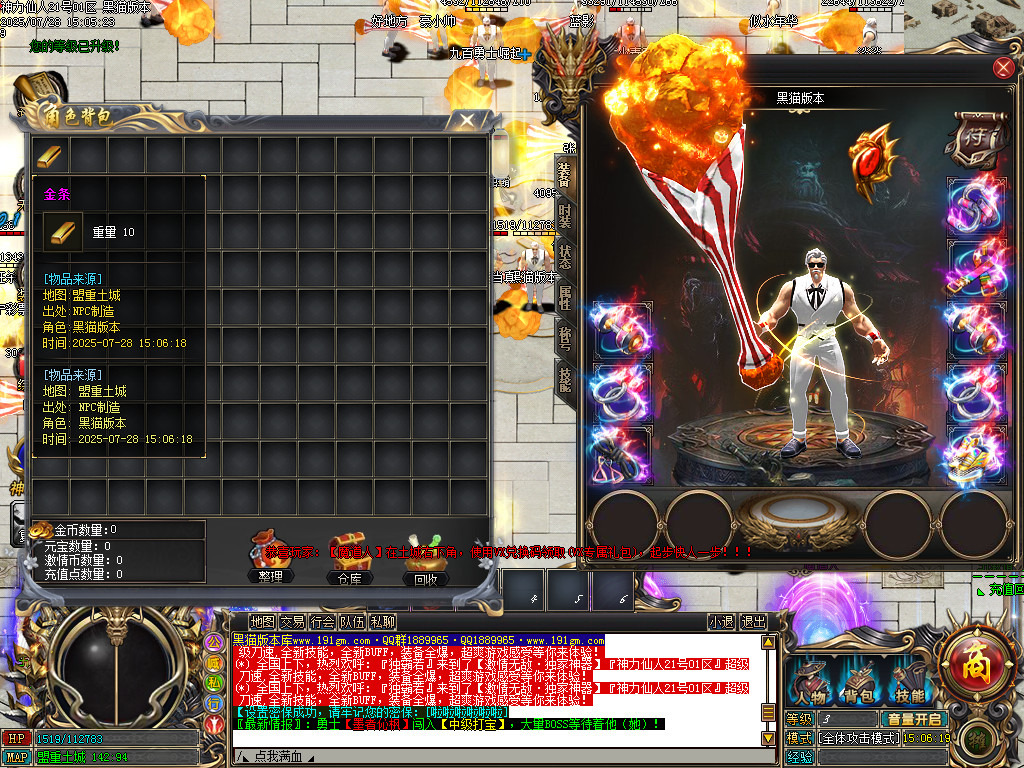The width and height of the screenshot is (1024, 768).
Task: Select the gold bar in the backpack
Action: [x=50, y=156]
